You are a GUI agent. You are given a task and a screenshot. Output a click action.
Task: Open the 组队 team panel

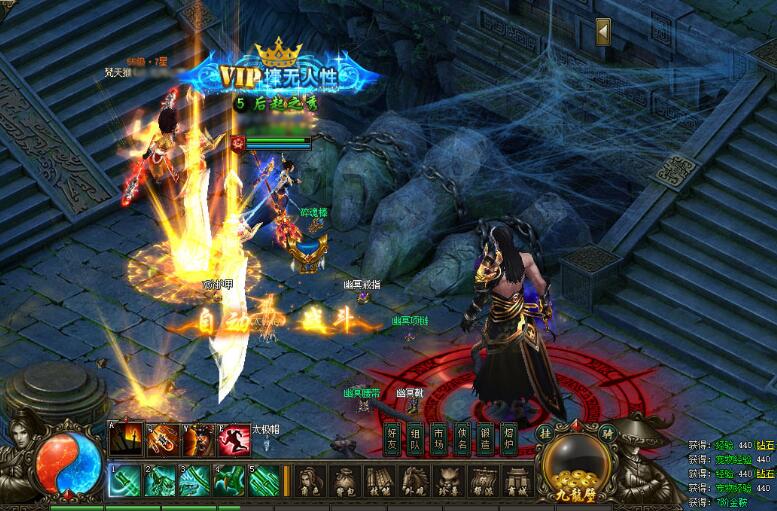tap(415, 438)
